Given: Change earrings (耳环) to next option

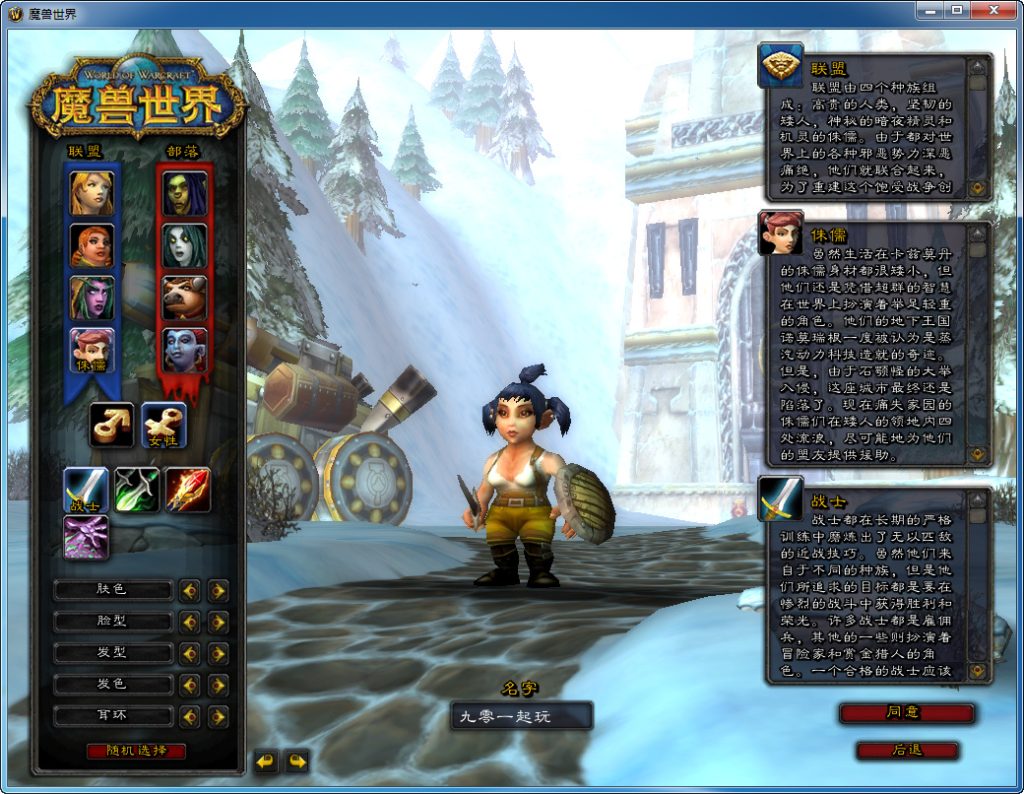Looking at the screenshot, I should pyautogui.click(x=218, y=717).
